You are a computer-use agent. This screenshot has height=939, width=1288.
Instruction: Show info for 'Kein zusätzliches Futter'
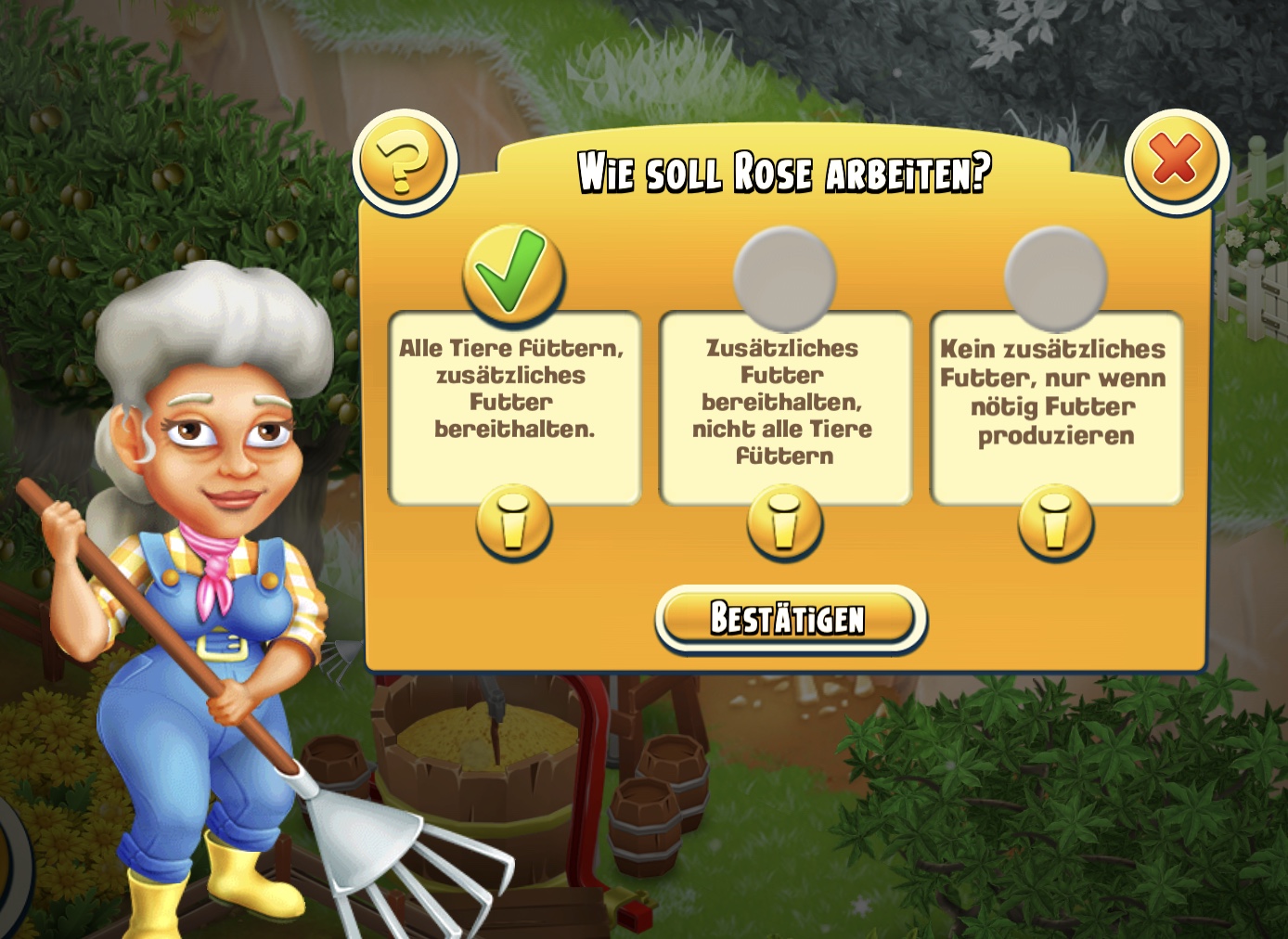(x=1055, y=521)
